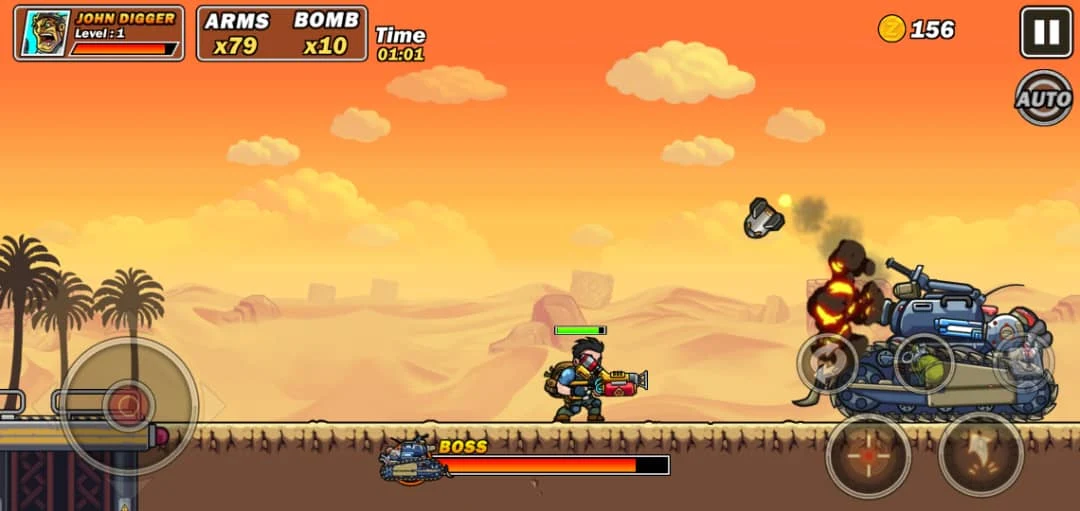Pause the game with the pause button
Image resolution: width=1080 pixels, height=511 pixels.
(x=1046, y=32)
